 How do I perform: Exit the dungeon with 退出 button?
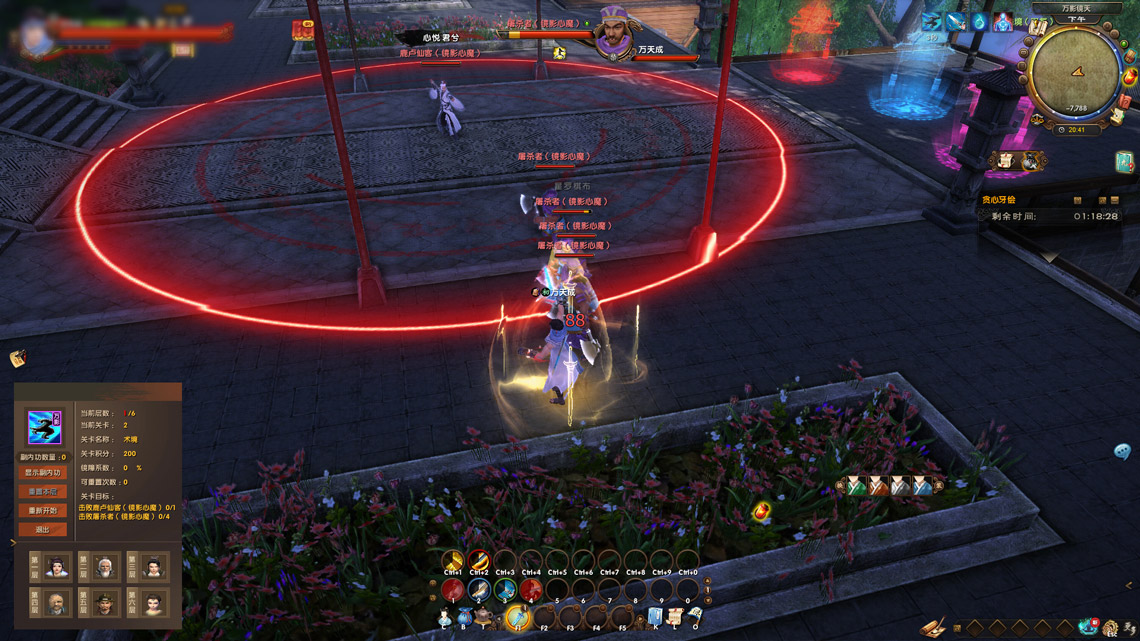42,529
